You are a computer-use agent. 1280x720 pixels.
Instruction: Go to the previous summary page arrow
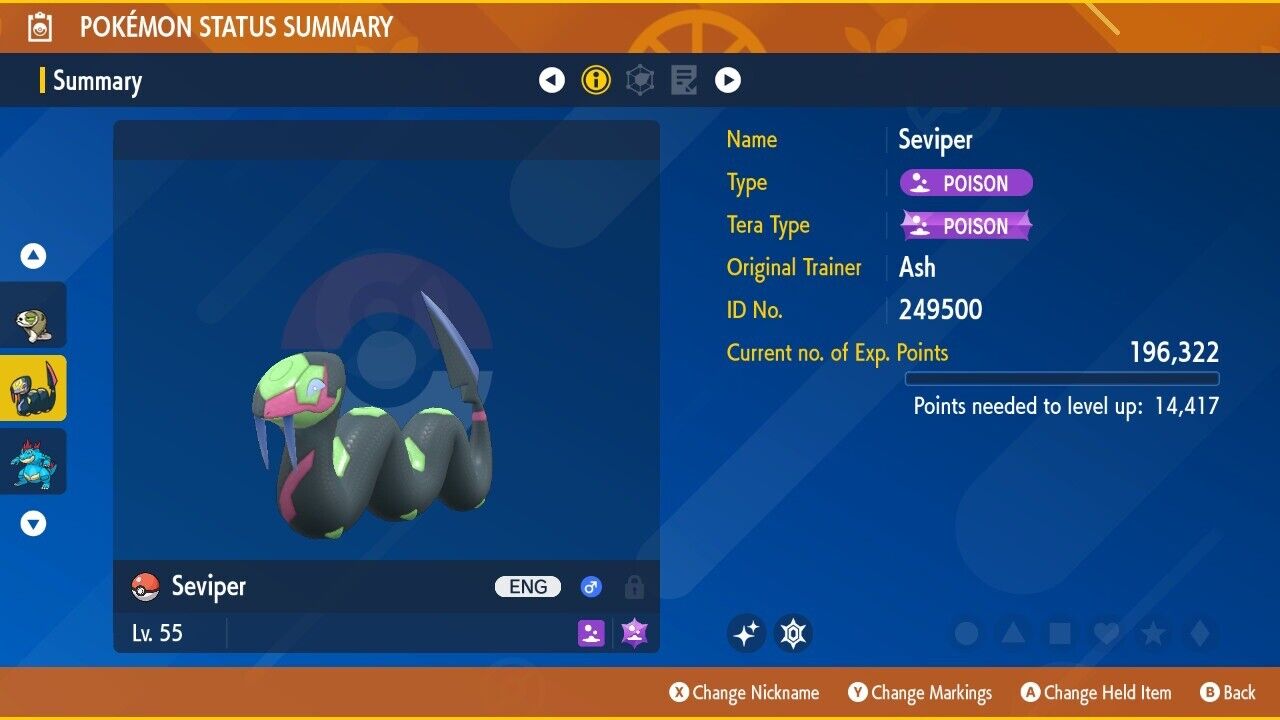coord(552,80)
